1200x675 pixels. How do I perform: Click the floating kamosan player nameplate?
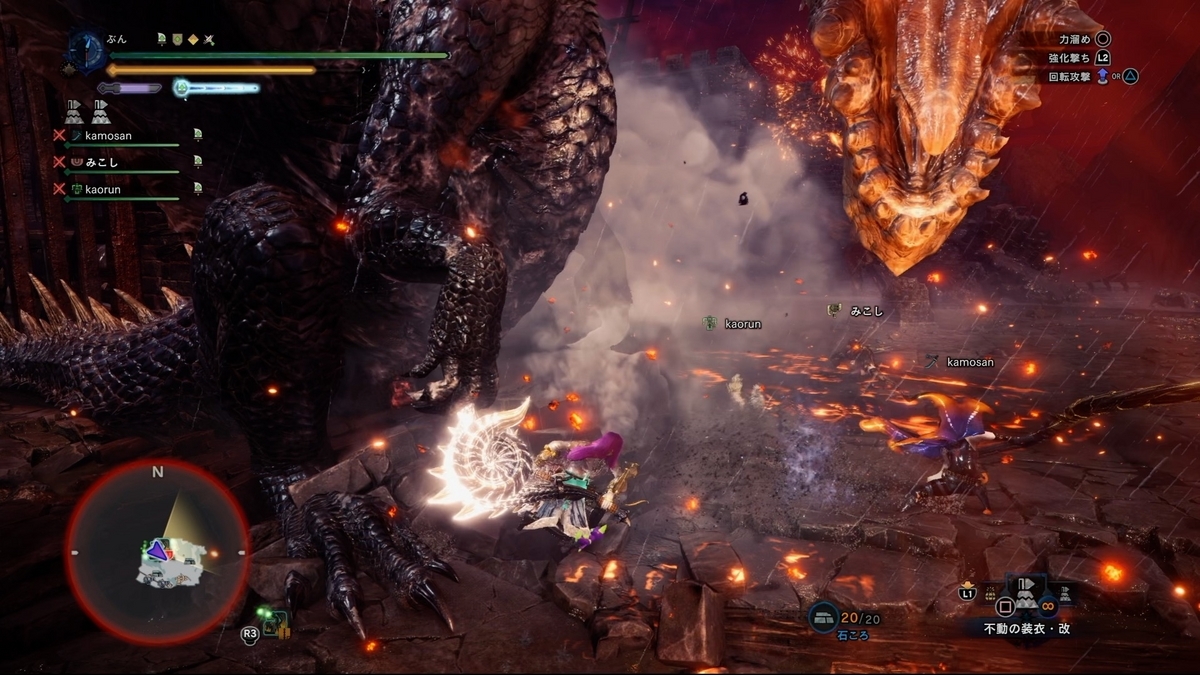pos(961,362)
